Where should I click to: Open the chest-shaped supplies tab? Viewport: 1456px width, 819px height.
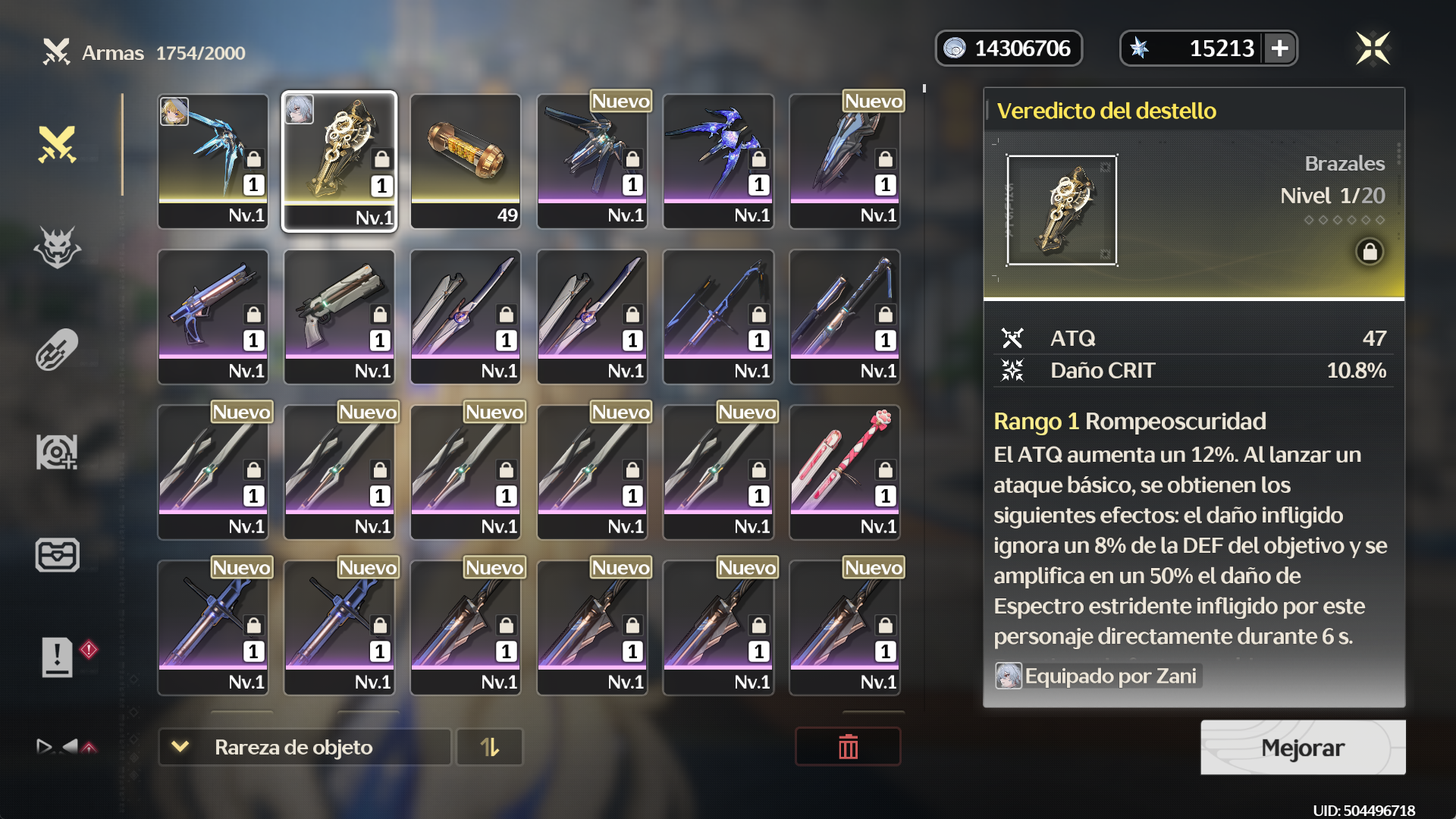coord(58,554)
